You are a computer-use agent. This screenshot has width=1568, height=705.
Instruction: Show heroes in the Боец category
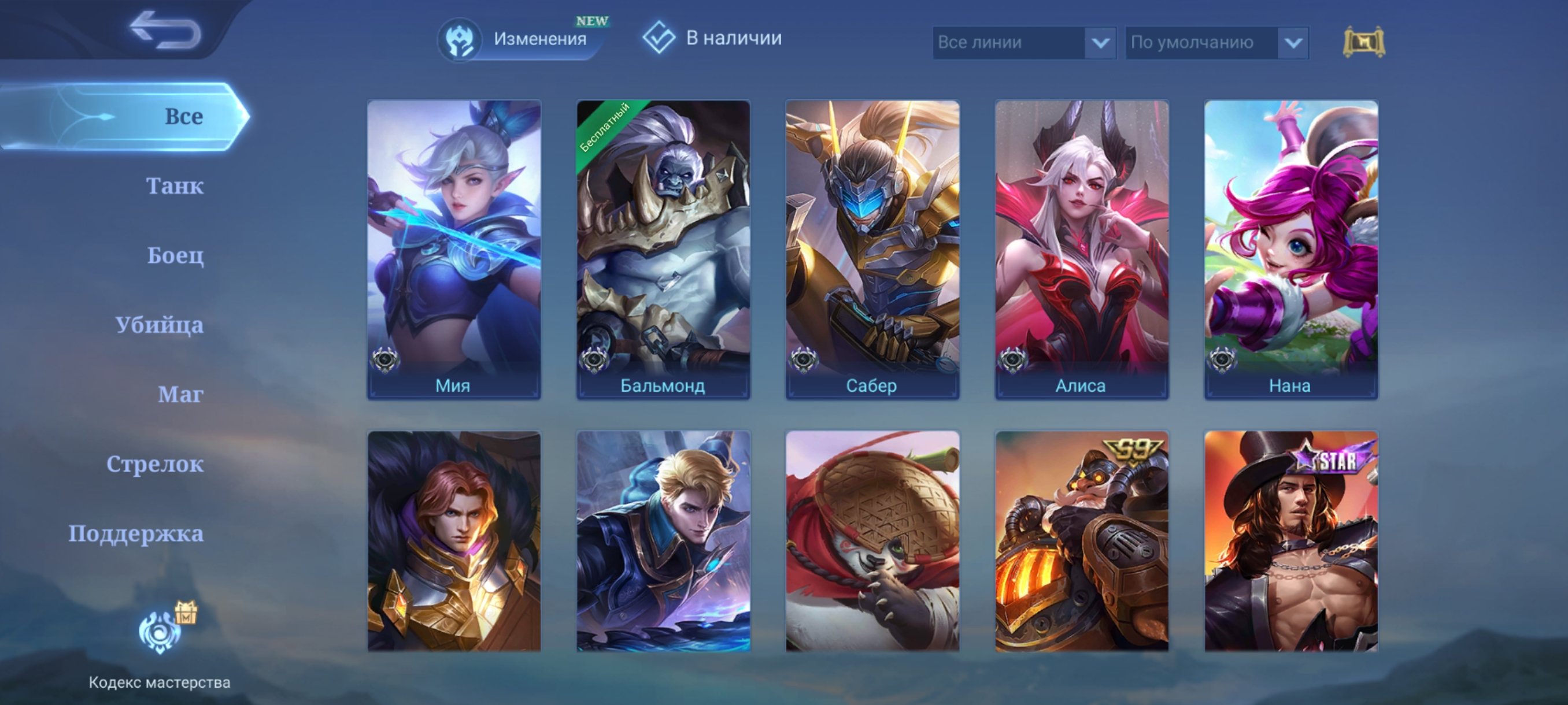tap(175, 255)
